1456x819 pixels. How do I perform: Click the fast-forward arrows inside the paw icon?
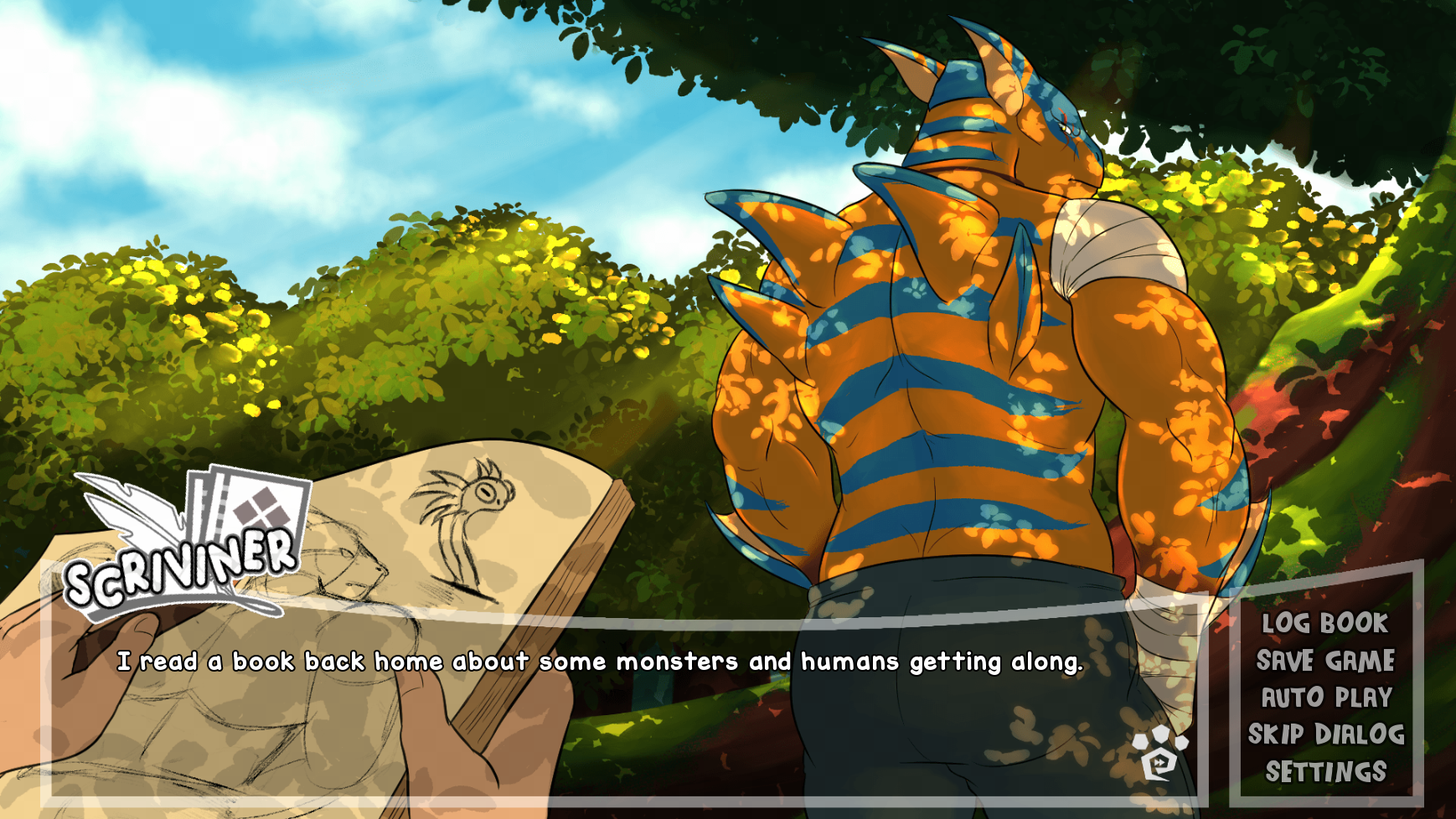pyautogui.click(x=1159, y=762)
